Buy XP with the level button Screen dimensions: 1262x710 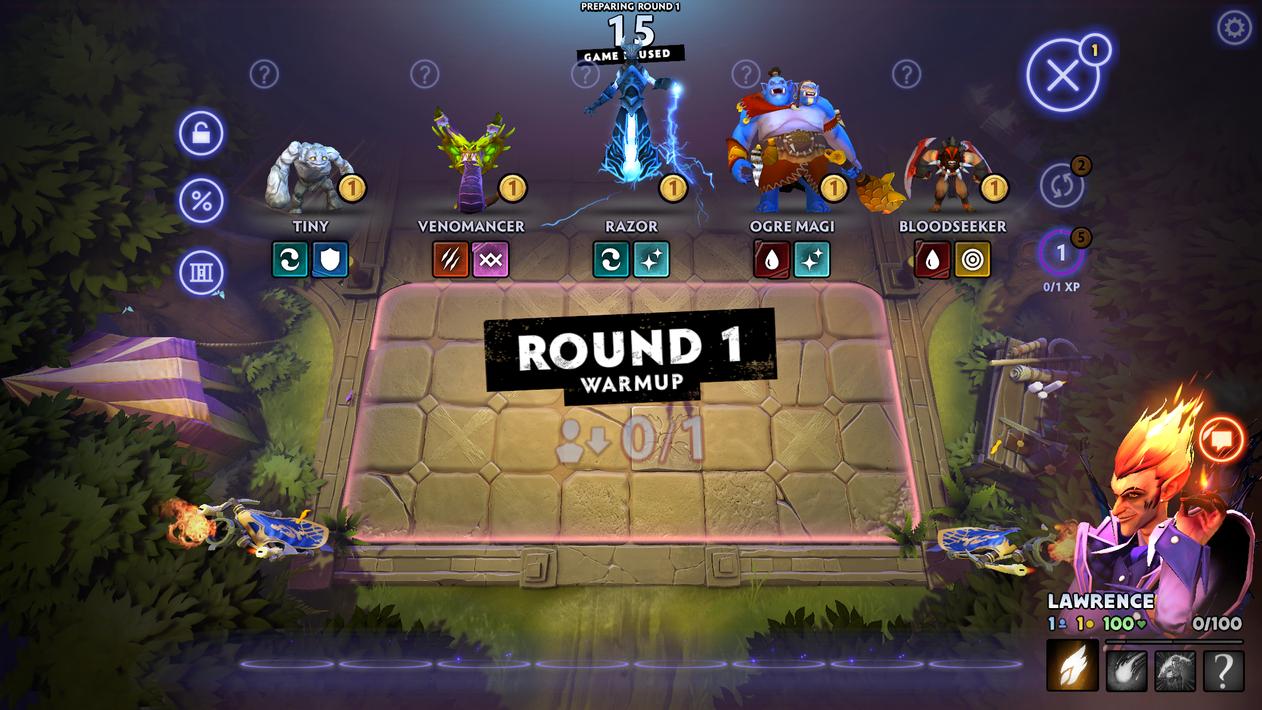pyautogui.click(x=1062, y=255)
